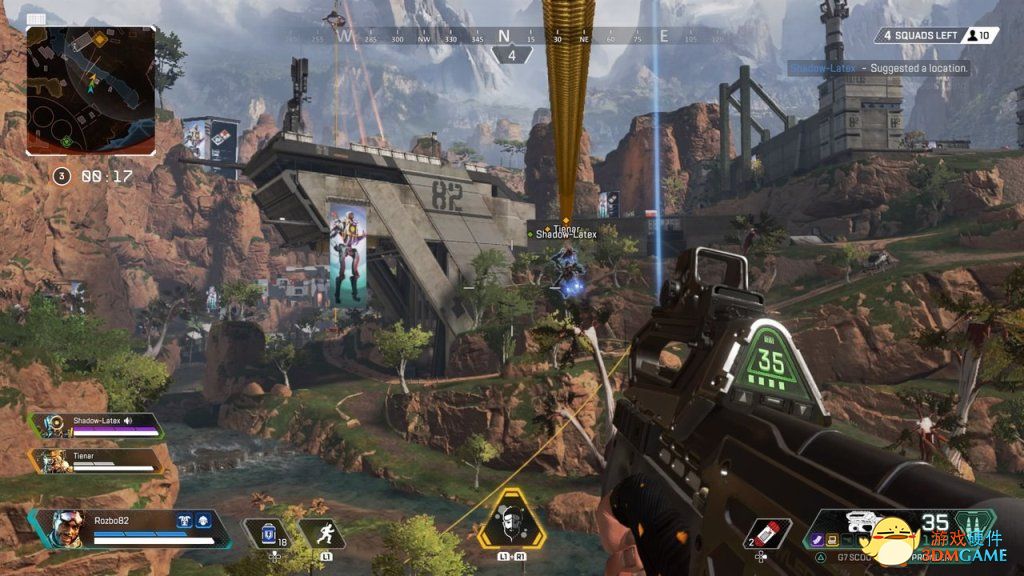Select teammate Shadow-Latex's squad card
The width and height of the screenshot is (1024, 576).
click(96, 425)
